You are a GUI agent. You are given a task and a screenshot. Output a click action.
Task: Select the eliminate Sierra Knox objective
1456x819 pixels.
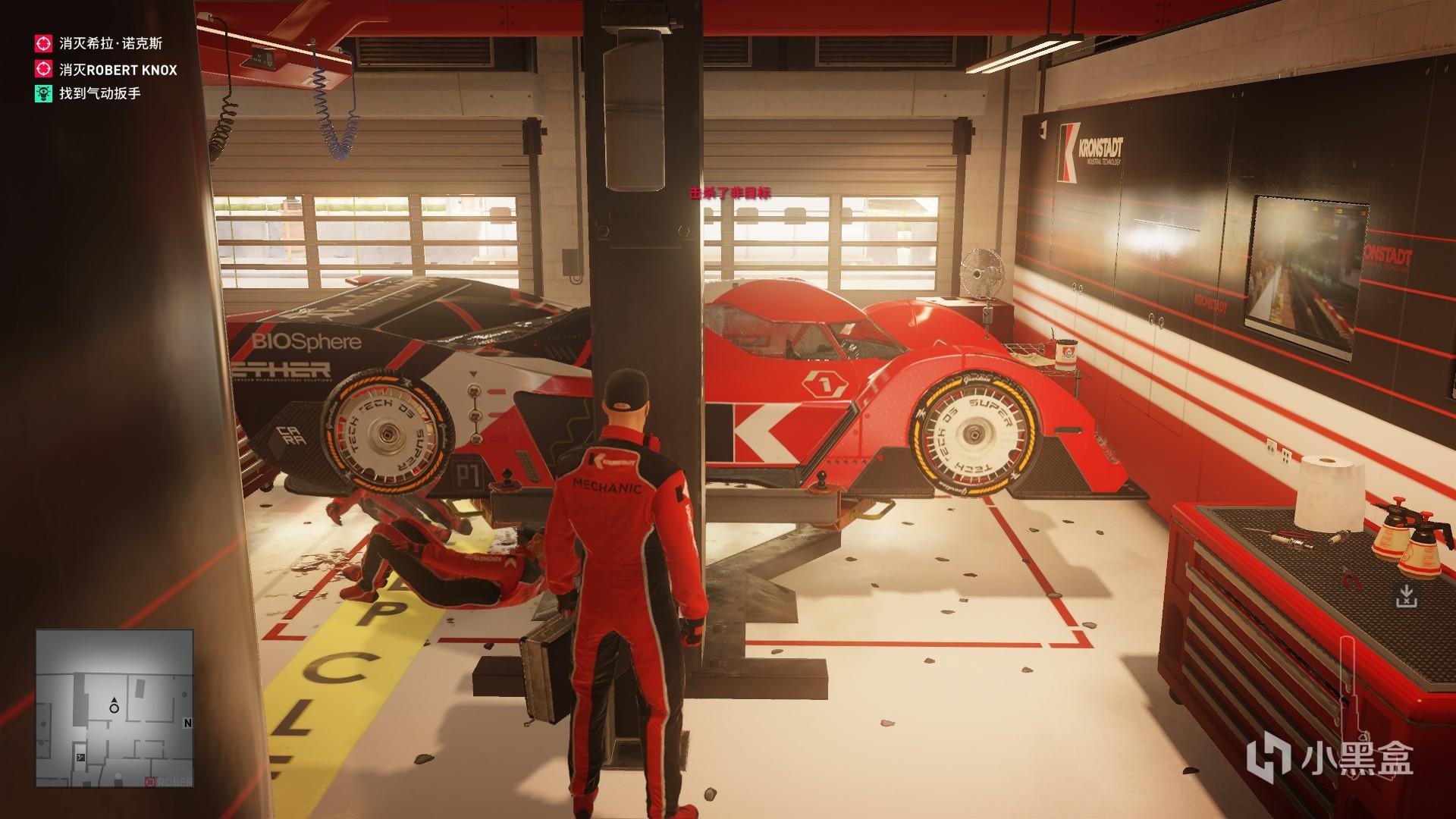tap(111, 44)
